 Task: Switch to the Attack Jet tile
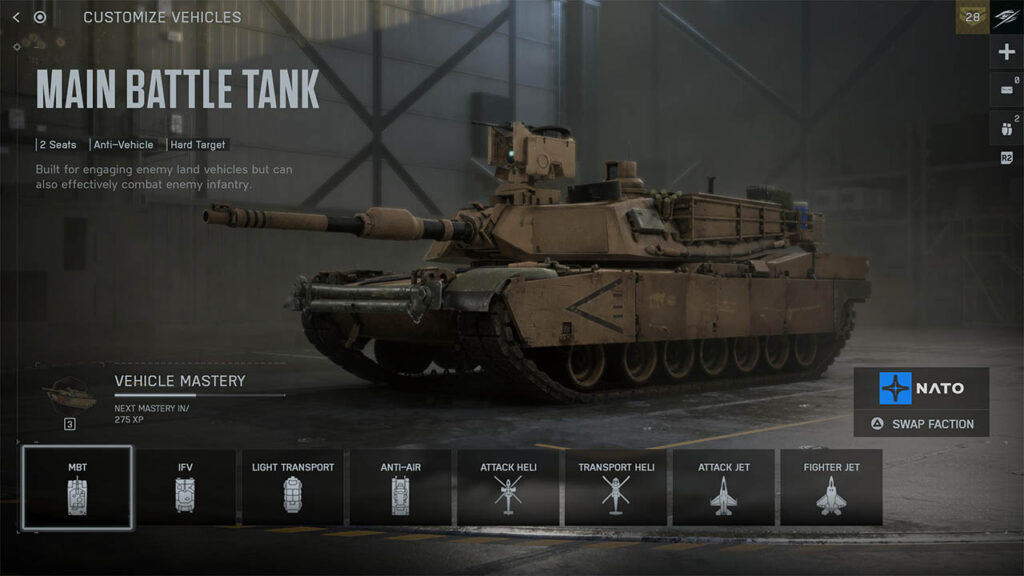tap(723, 487)
